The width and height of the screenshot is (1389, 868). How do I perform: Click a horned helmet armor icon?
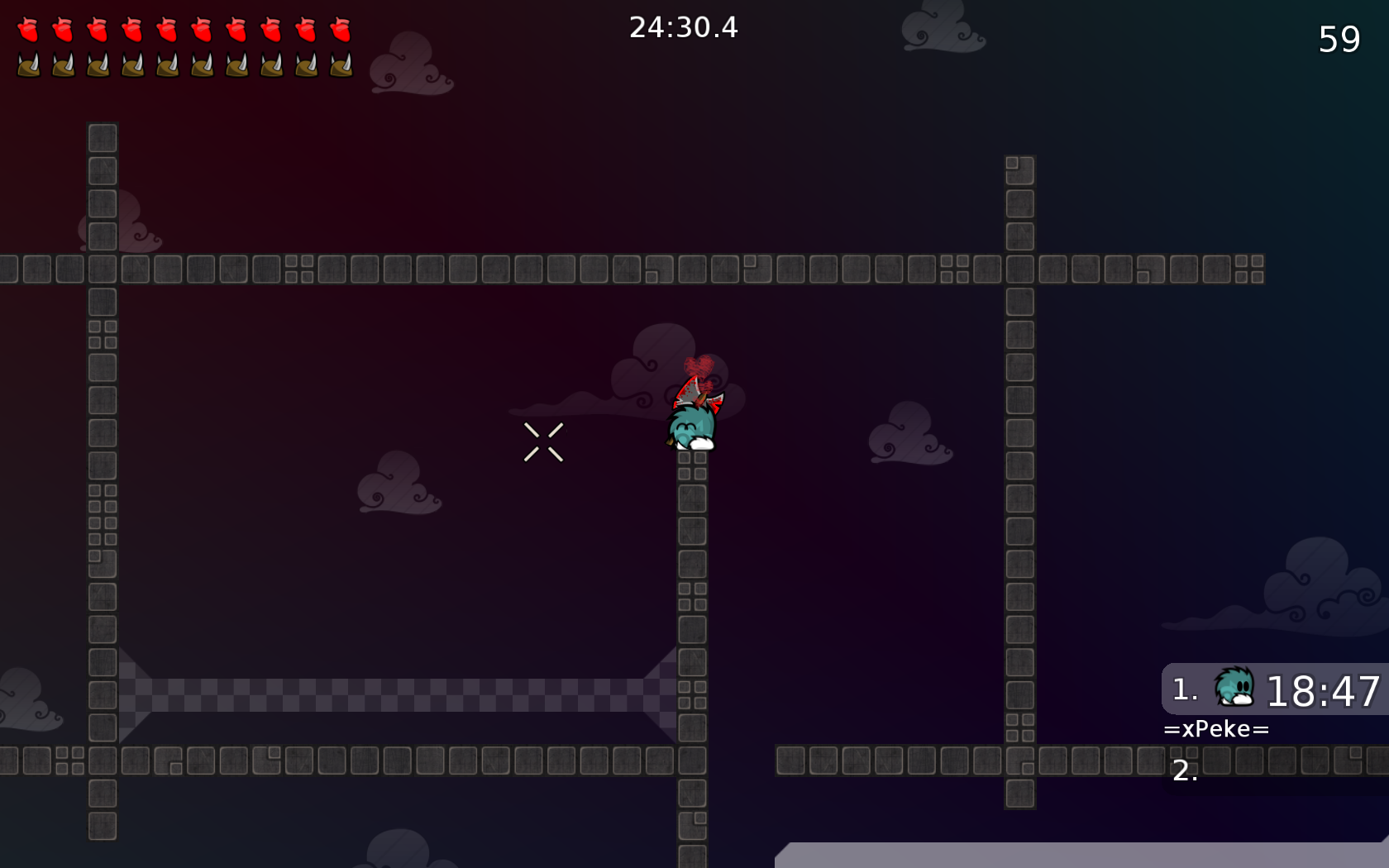(31, 64)
